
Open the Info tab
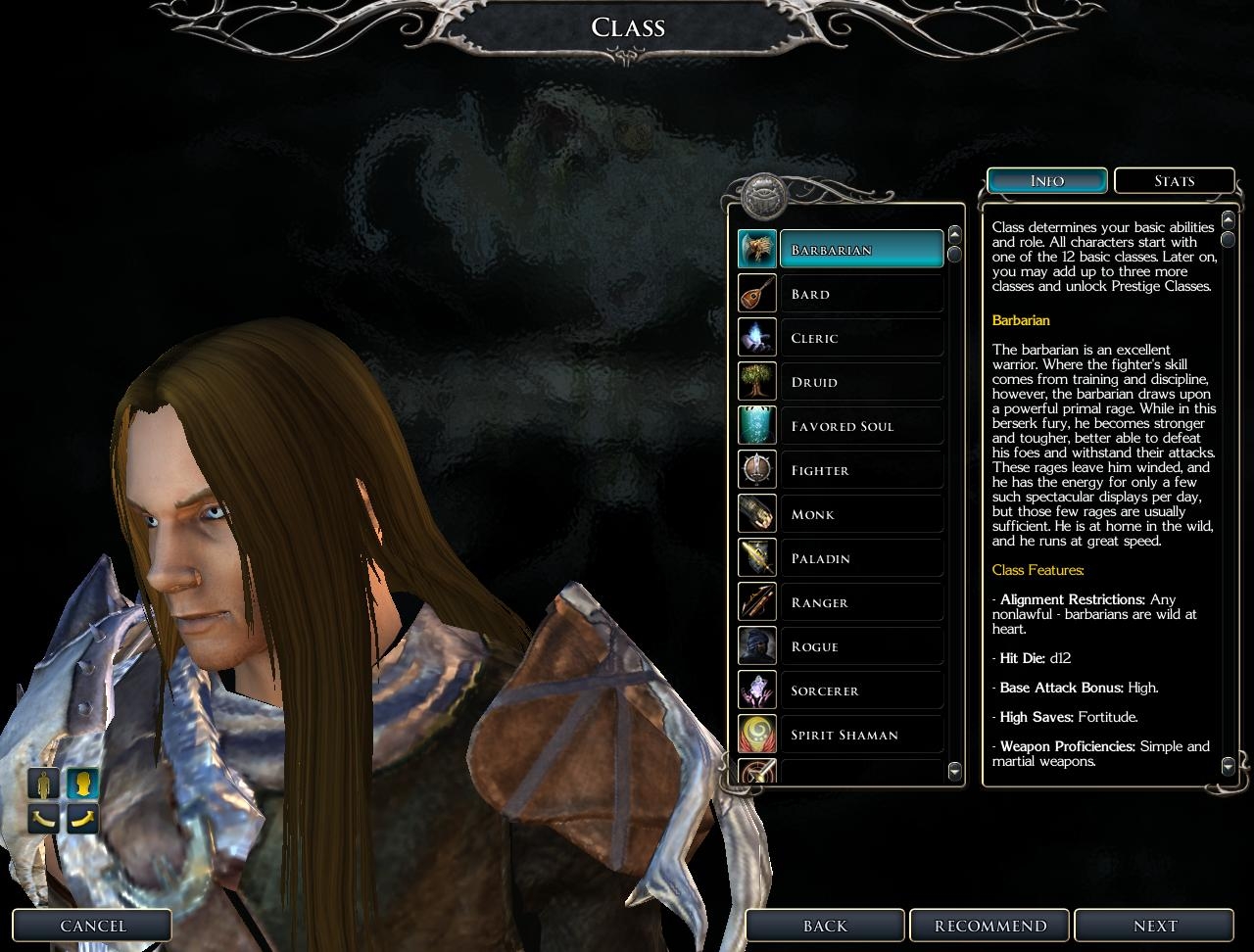[1047, 181]
